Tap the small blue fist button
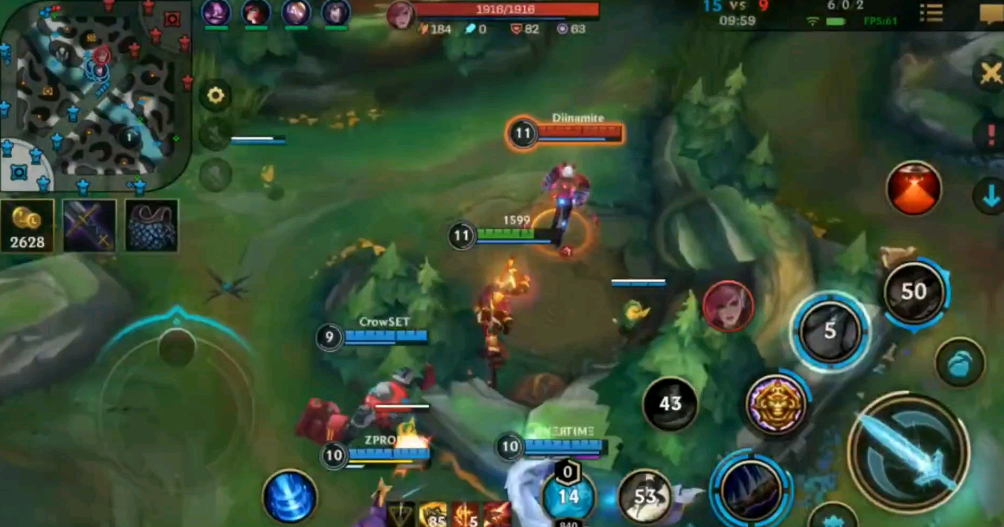Viewport: 1004px width, 527px height. 959,363
